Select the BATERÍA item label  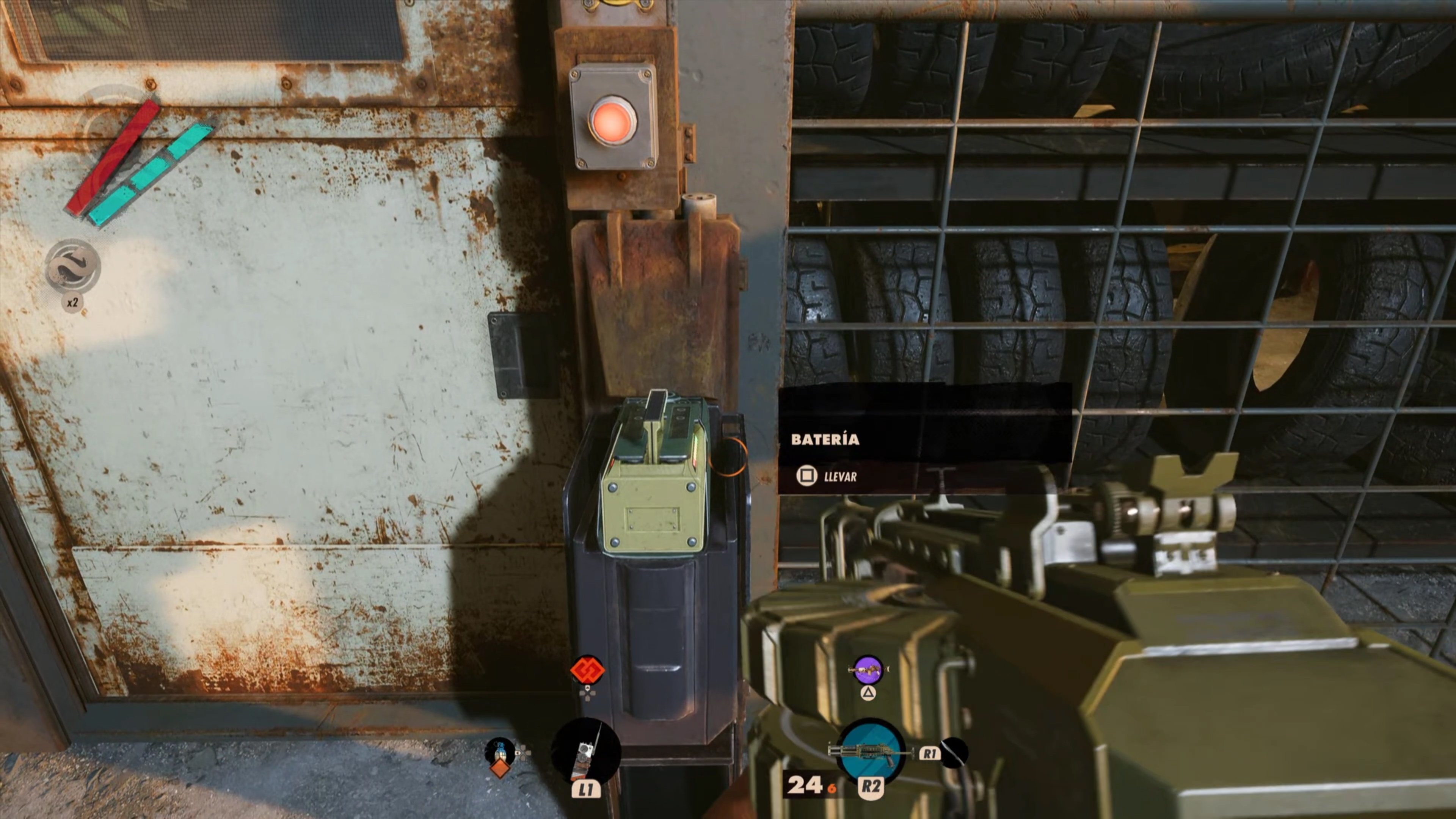coord(826,439)
